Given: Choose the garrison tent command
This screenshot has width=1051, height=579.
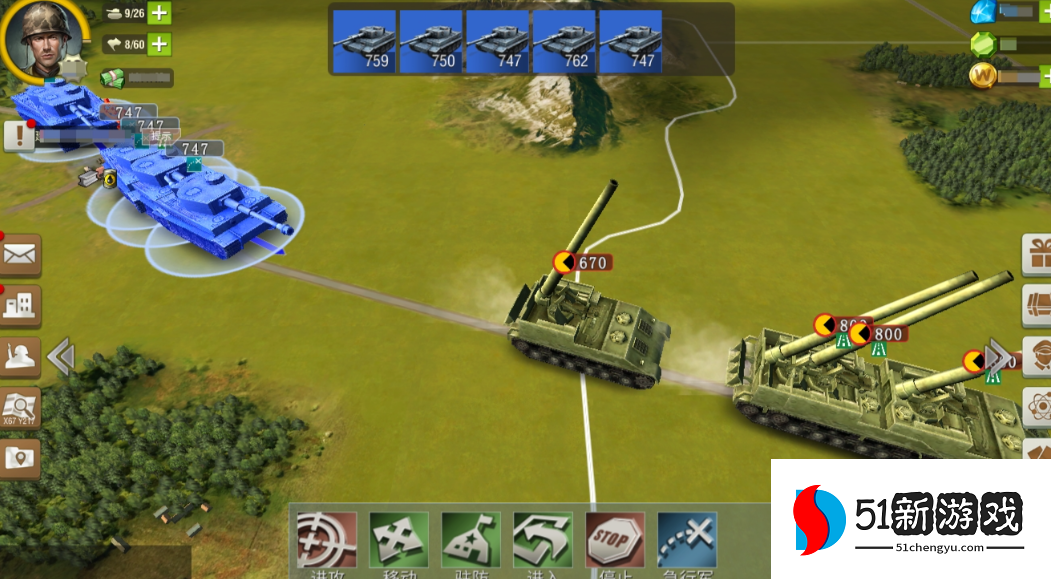Looking at the screenshot, I should (471, 543).
